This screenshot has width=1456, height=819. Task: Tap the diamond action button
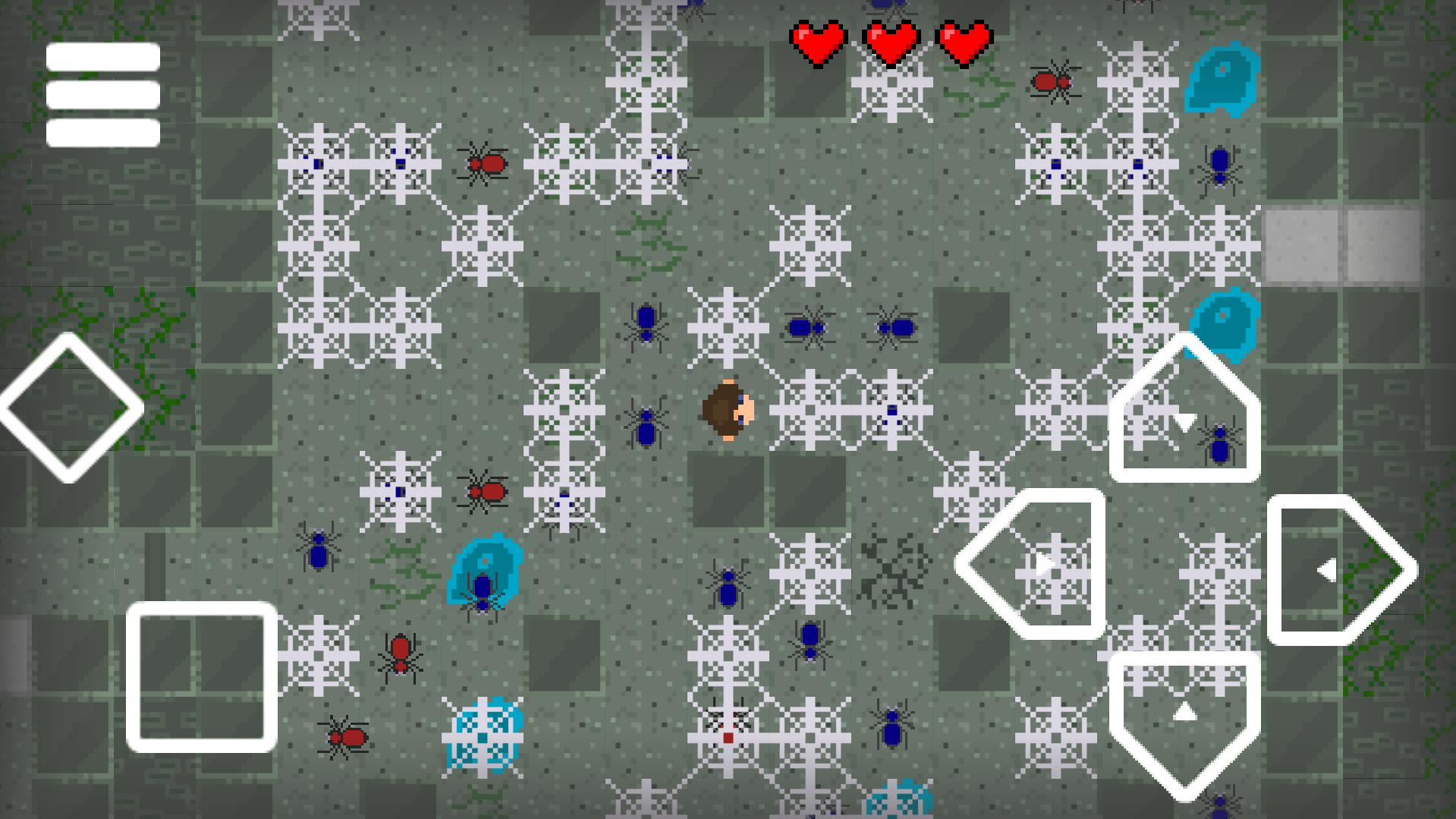click(x=67, y=408)
